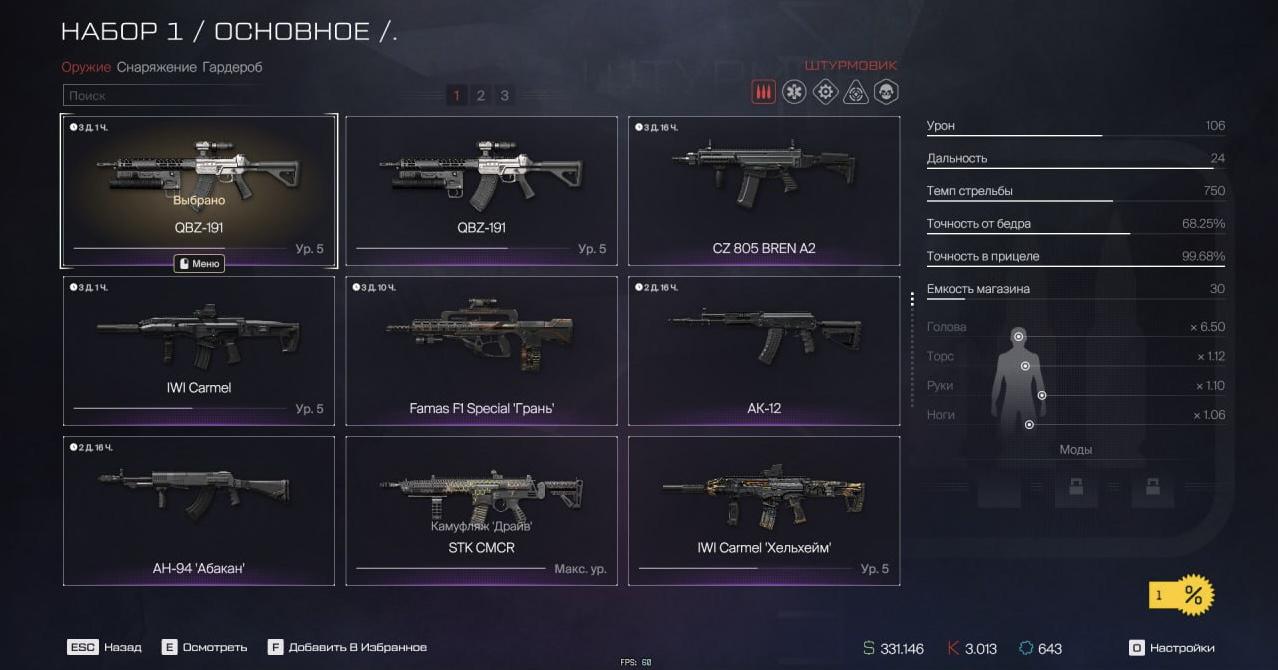Pick the АН-94 'Абакан' rifle
Screen dimensions: 1278x670
point(199,510)
